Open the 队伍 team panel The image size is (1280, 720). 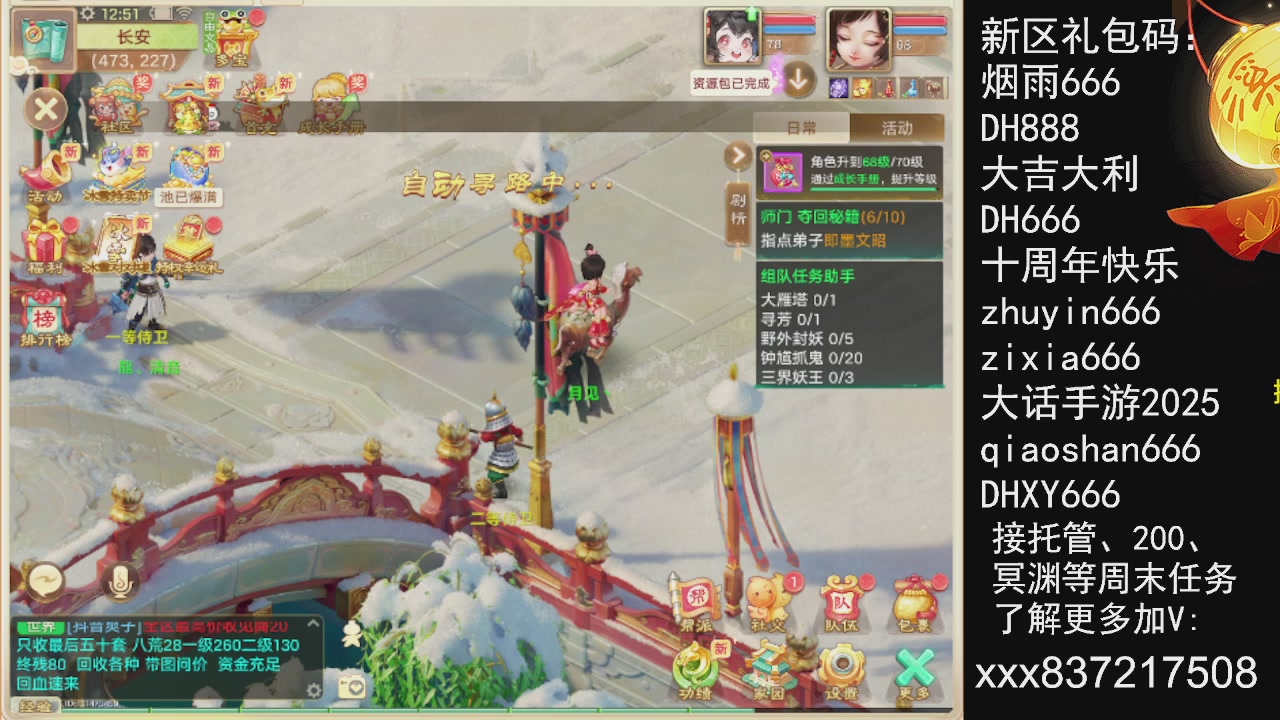[841, 598]
